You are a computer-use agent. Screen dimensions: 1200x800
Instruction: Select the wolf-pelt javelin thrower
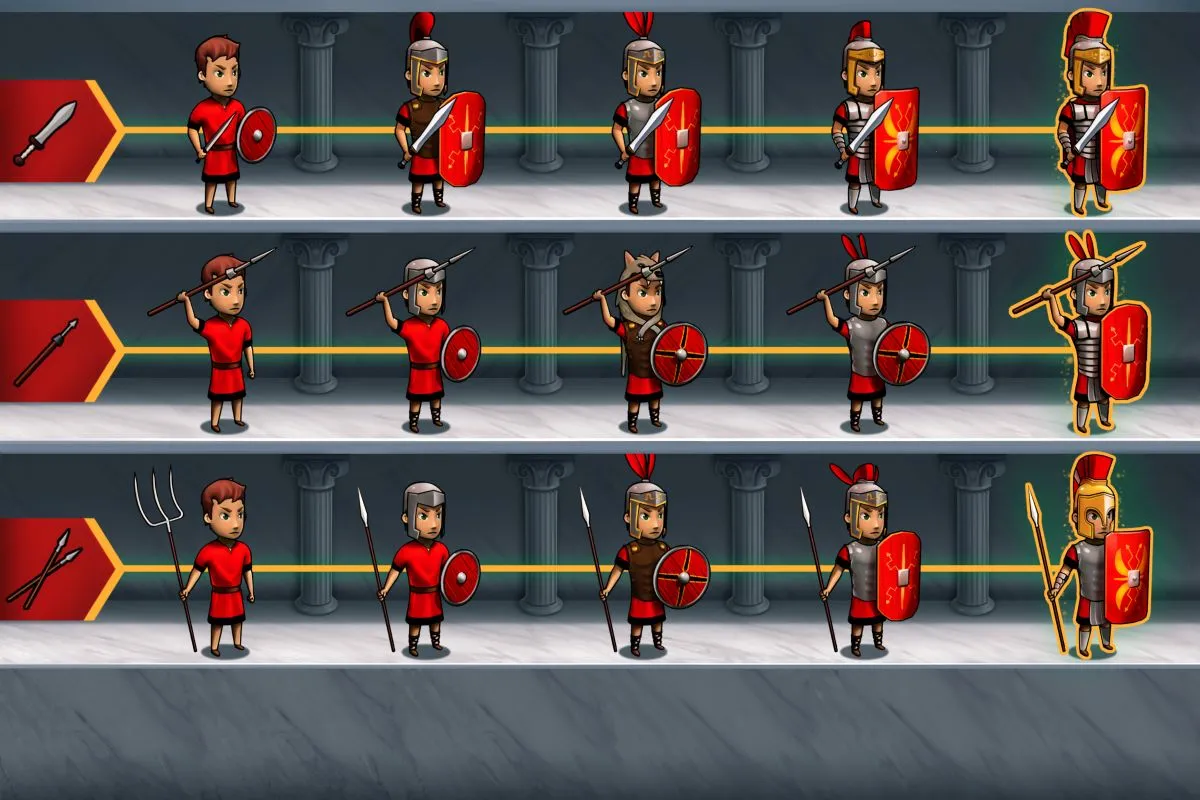tap(645, 340)
